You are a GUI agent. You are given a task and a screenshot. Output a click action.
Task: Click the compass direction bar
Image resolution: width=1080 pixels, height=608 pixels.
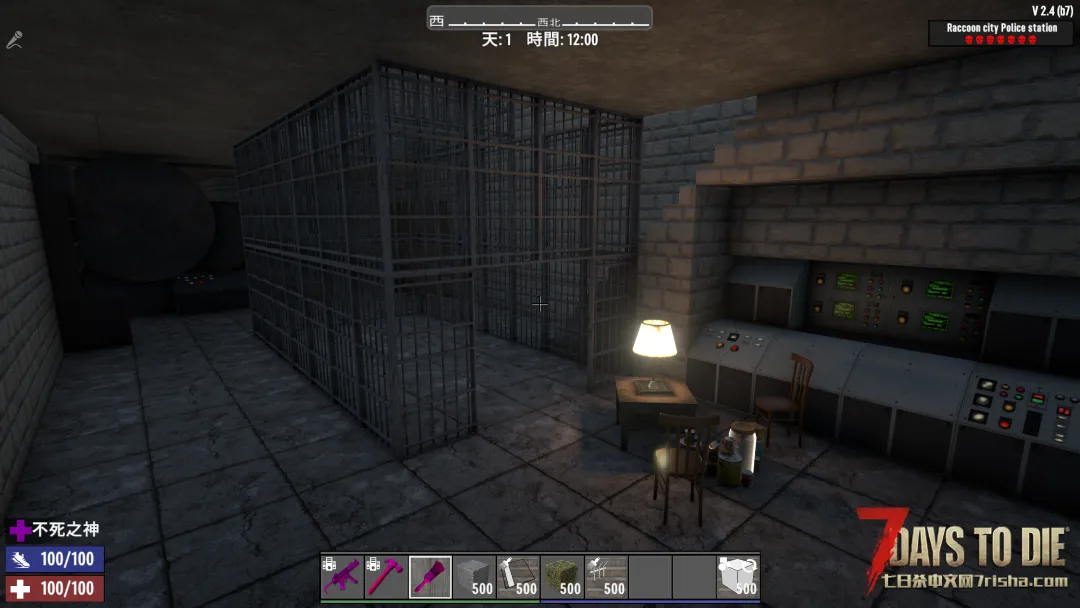pyautogui.click(x=539, y=19)
